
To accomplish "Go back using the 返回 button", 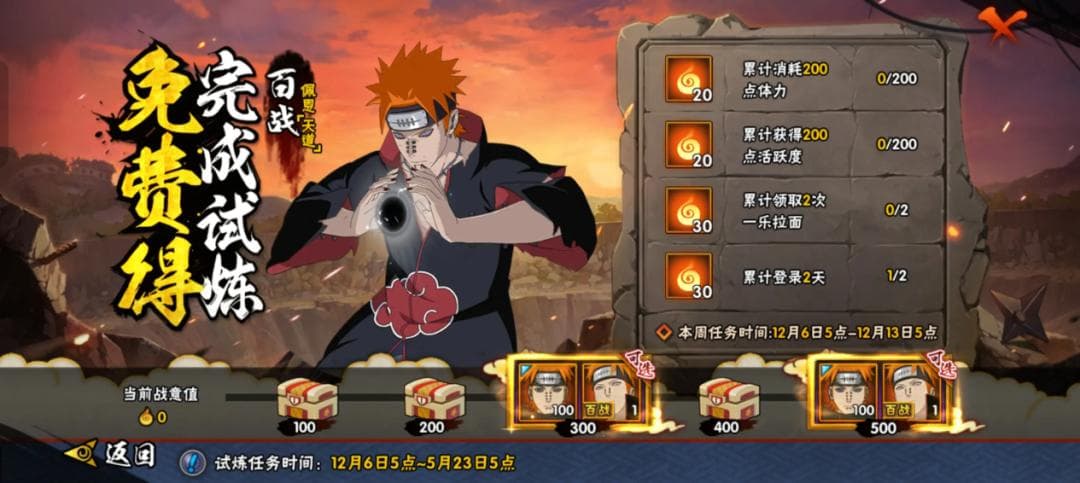I will (111, 456).
